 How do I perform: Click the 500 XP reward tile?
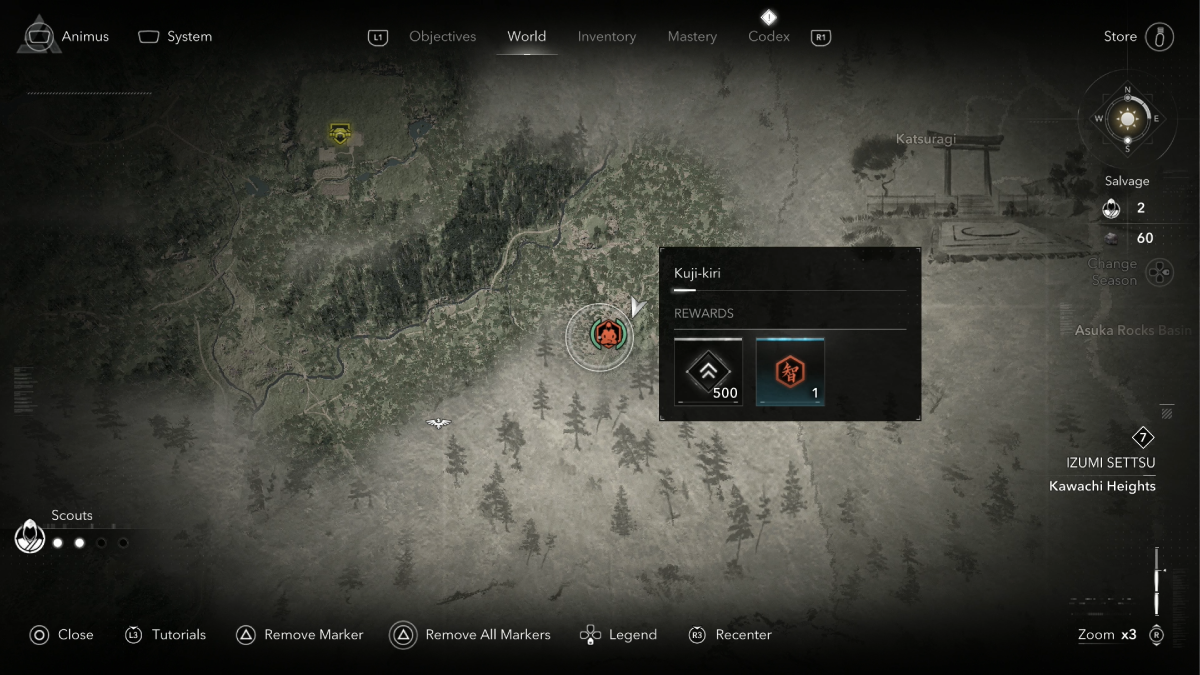[708, 371]
